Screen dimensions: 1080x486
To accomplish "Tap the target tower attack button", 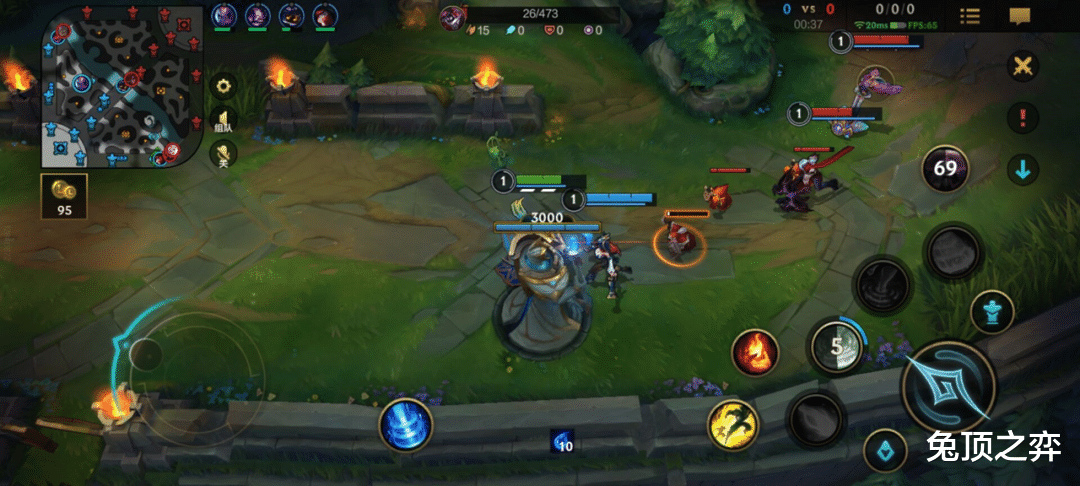I will (x=992, y=312).
